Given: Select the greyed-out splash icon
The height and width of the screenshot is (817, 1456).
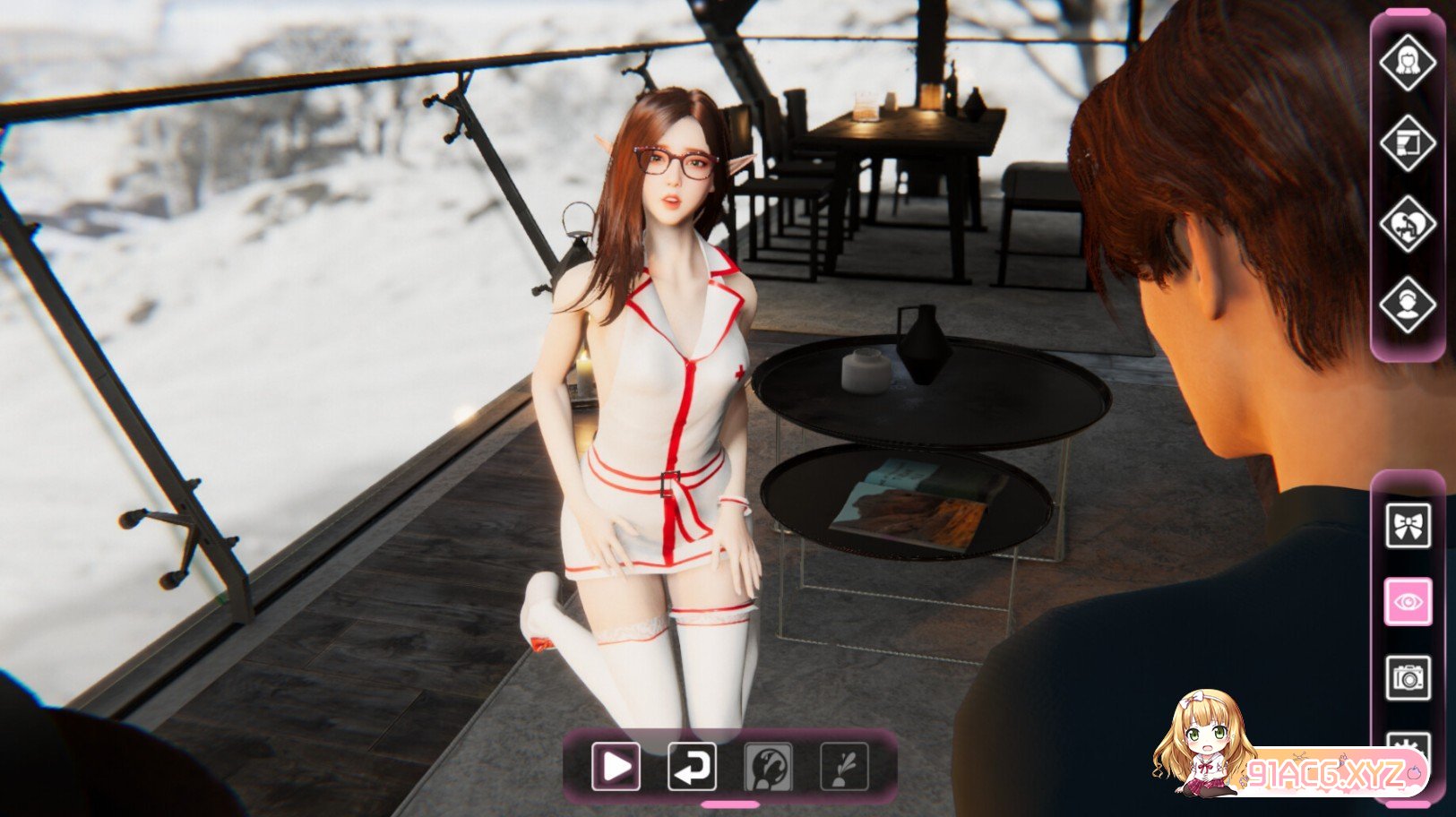Looking at the screenshot, I should pos(845,767).
